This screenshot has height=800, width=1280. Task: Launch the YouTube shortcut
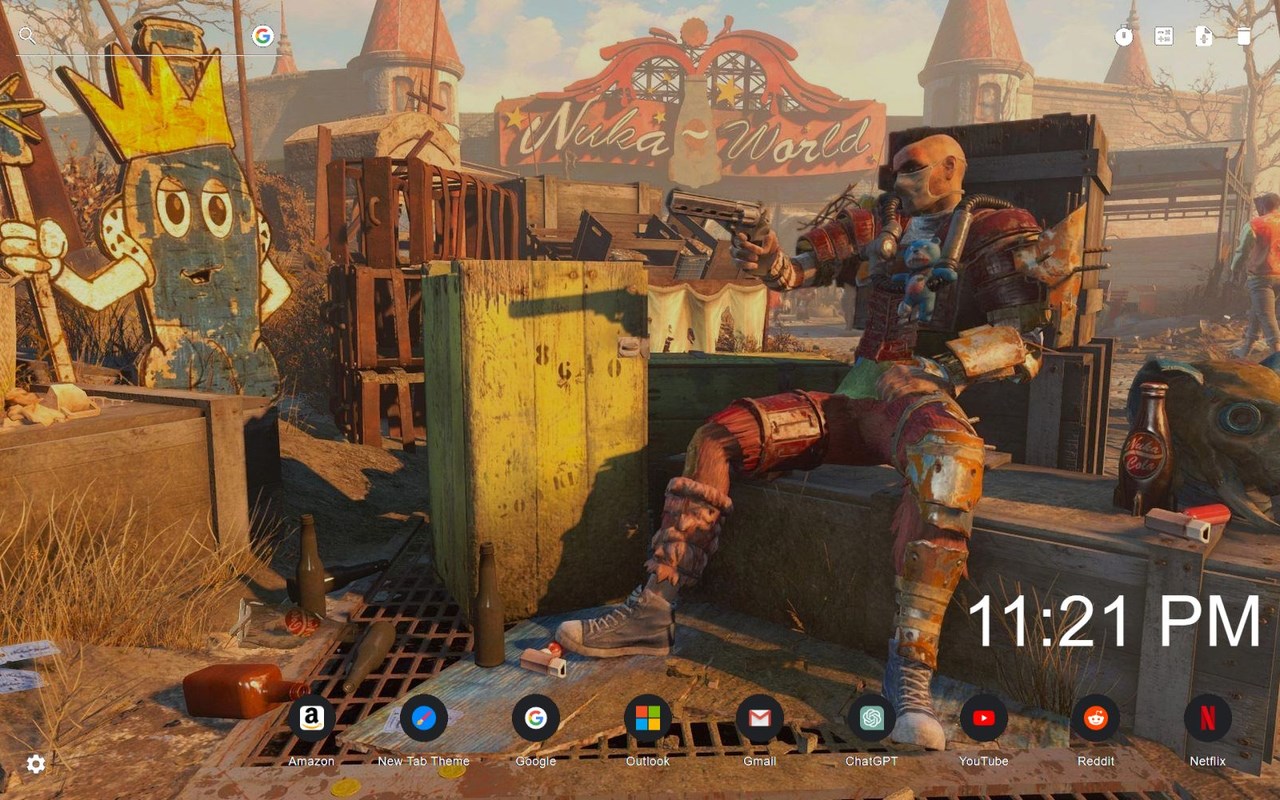tap(983, 718)
